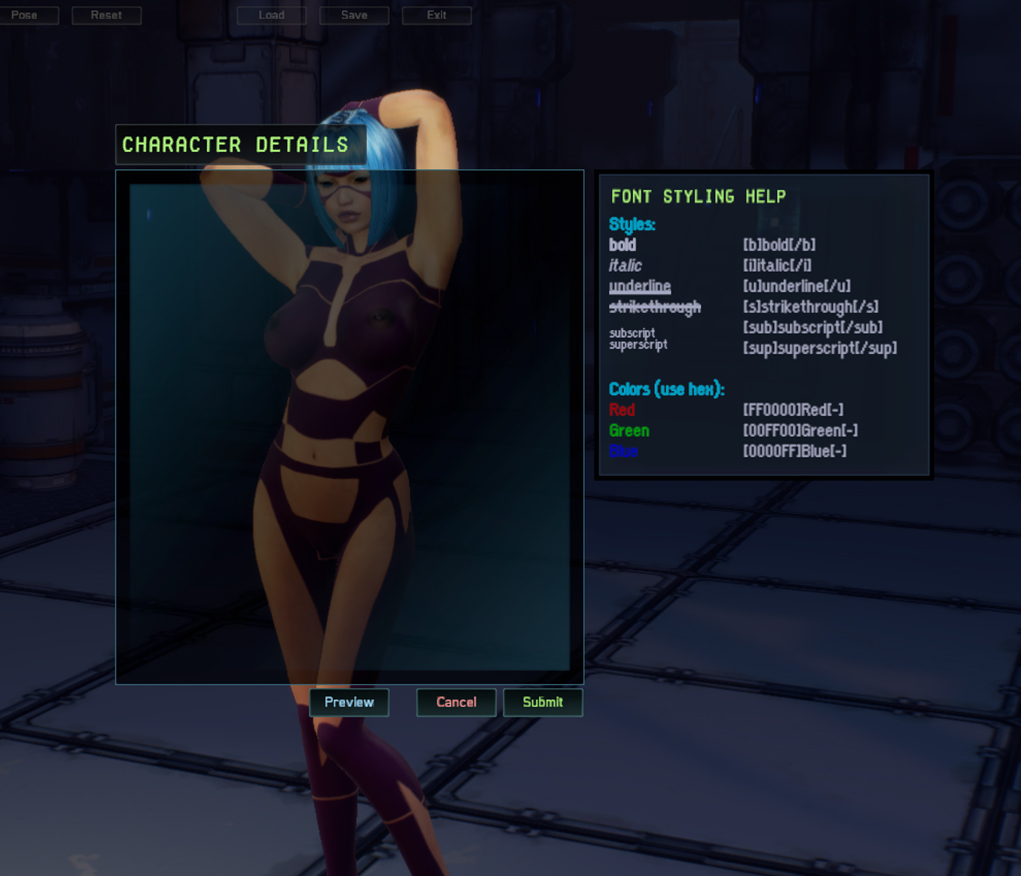
Task: Click the Pose button
Action: (x=25, y=15)
